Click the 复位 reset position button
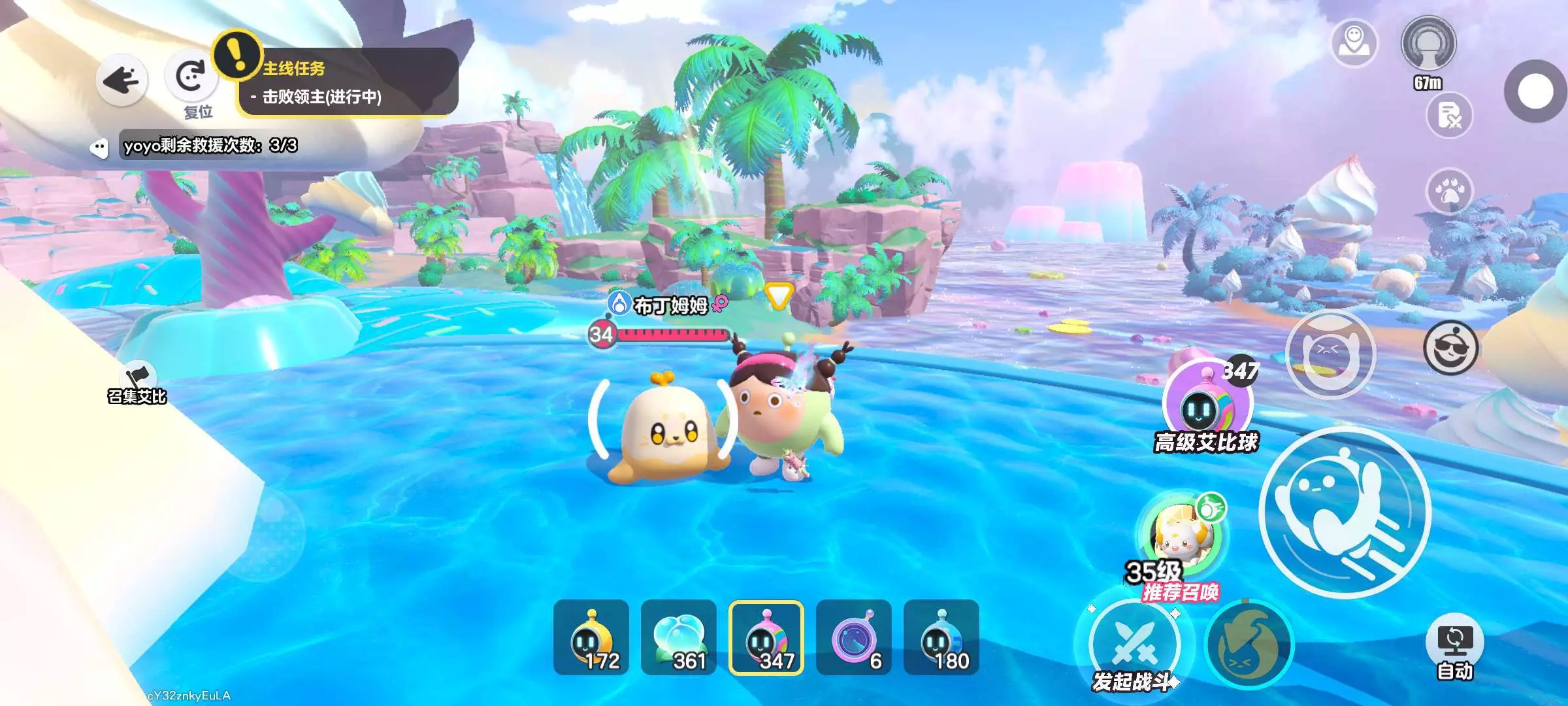1568x706 pixels. click(x=191, y=78)
